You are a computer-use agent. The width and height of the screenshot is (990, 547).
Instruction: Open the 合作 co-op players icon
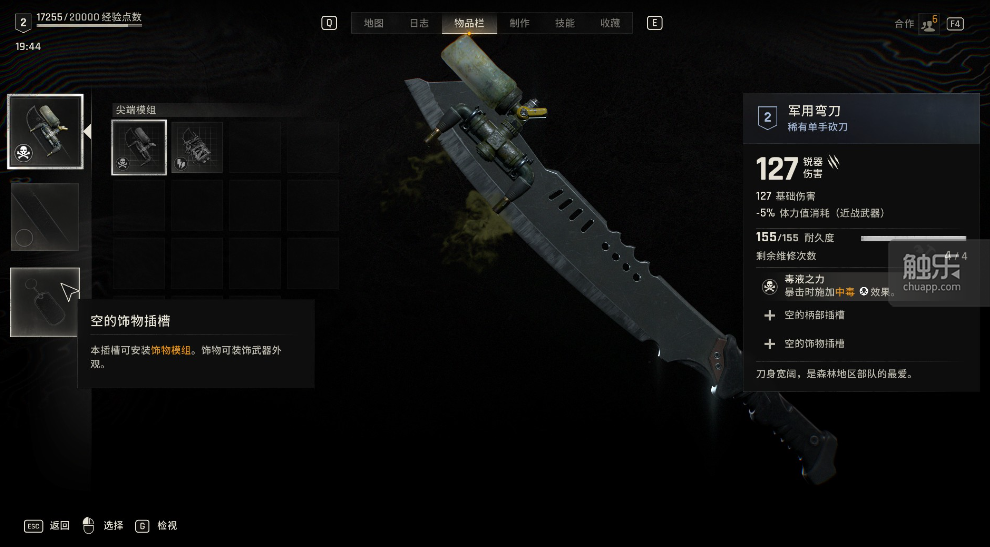click(x=928, y=23)
